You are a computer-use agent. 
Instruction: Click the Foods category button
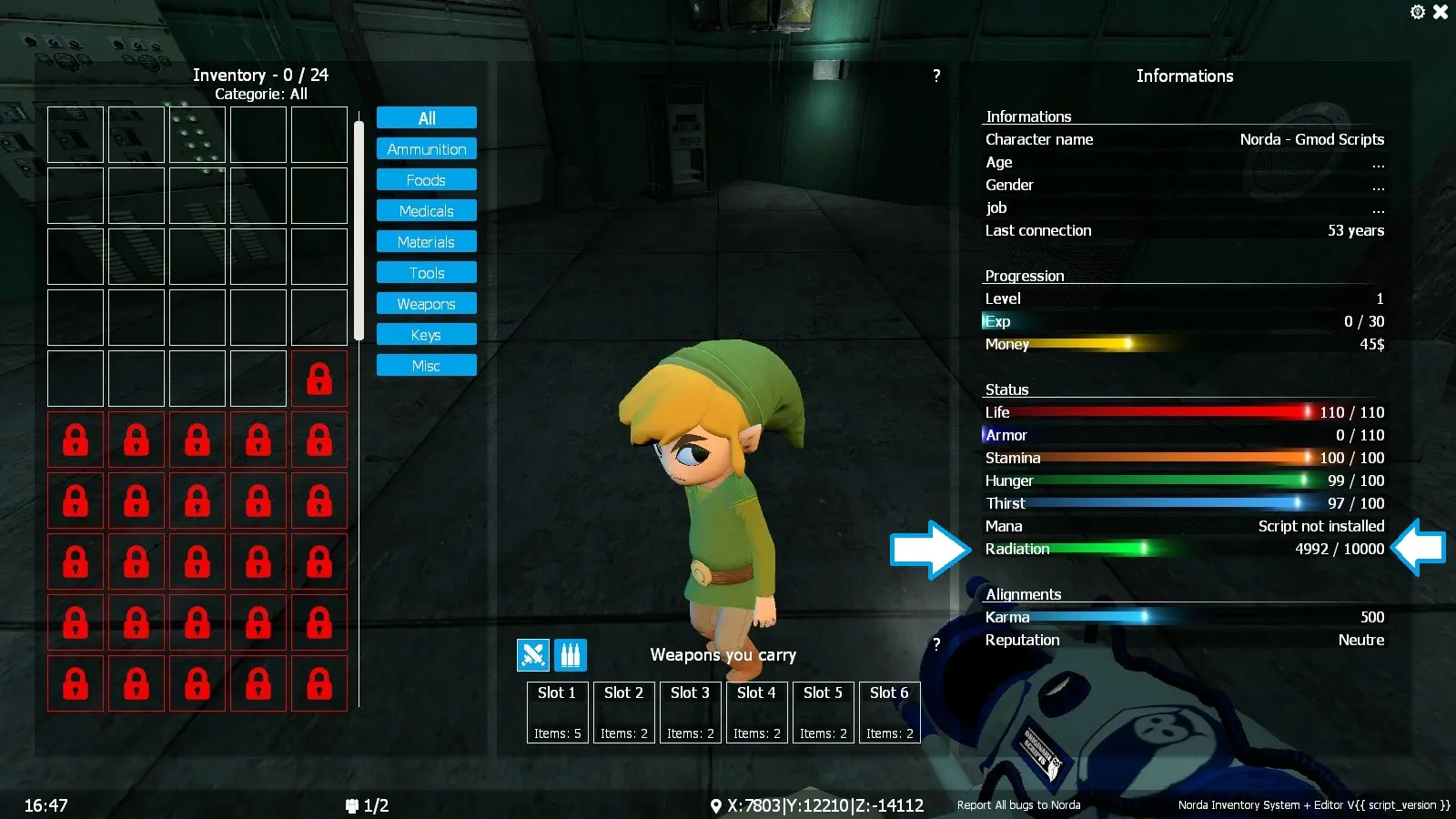[x=426, y=179]
